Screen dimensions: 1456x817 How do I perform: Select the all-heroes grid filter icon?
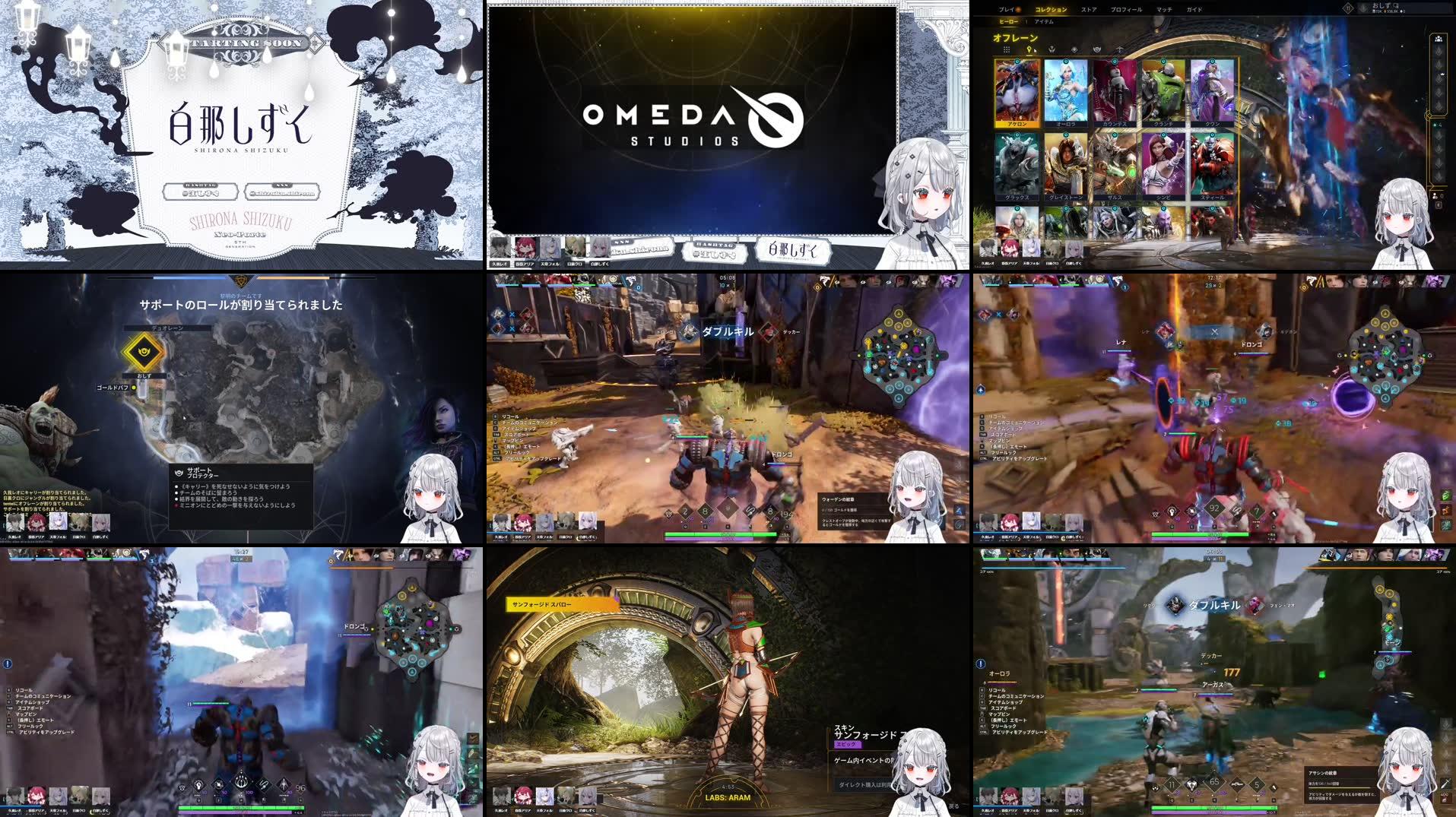point(1007,50)
